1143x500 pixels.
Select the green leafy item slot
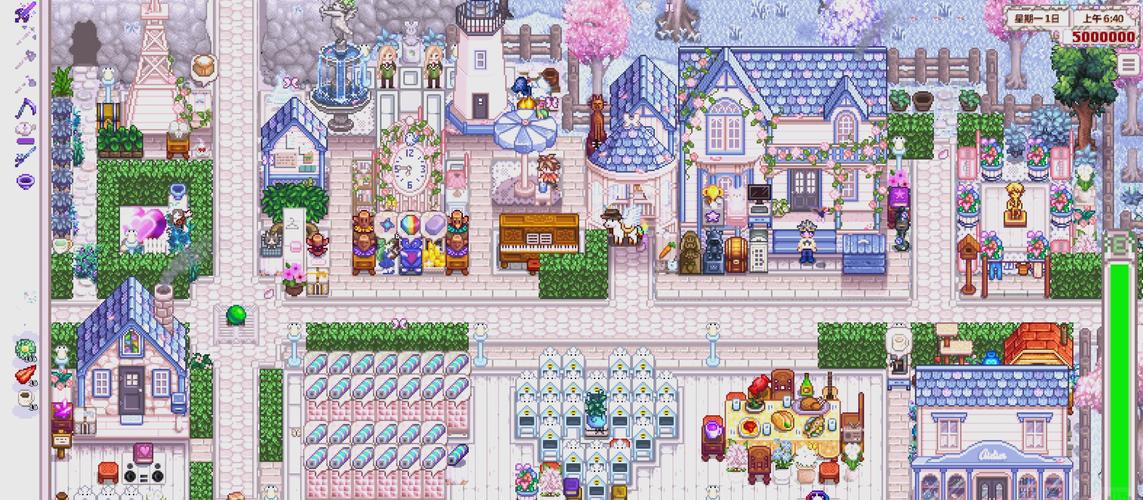pos(25,348)
